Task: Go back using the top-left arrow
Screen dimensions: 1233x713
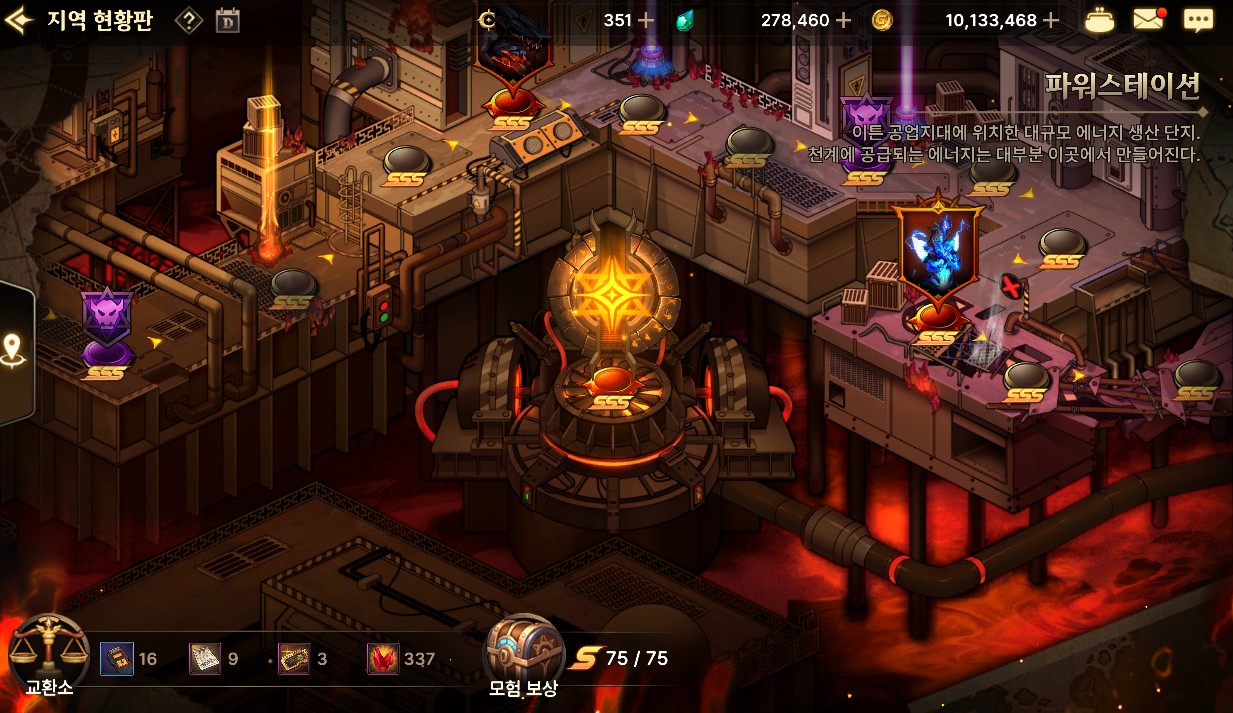Action: tap(18, 21)
